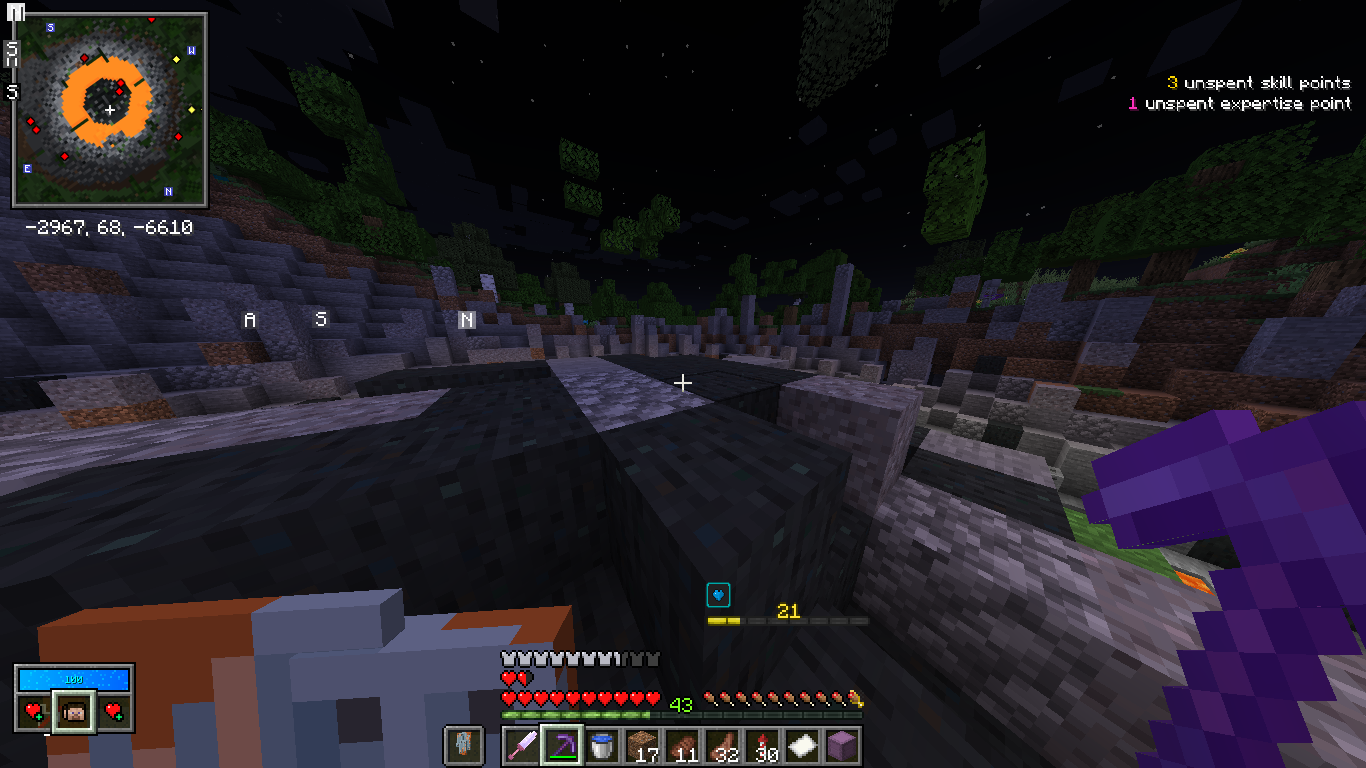Select the meat stack of 32
This screenshot has width=1366, height=768.
click(x=721, y=746)
